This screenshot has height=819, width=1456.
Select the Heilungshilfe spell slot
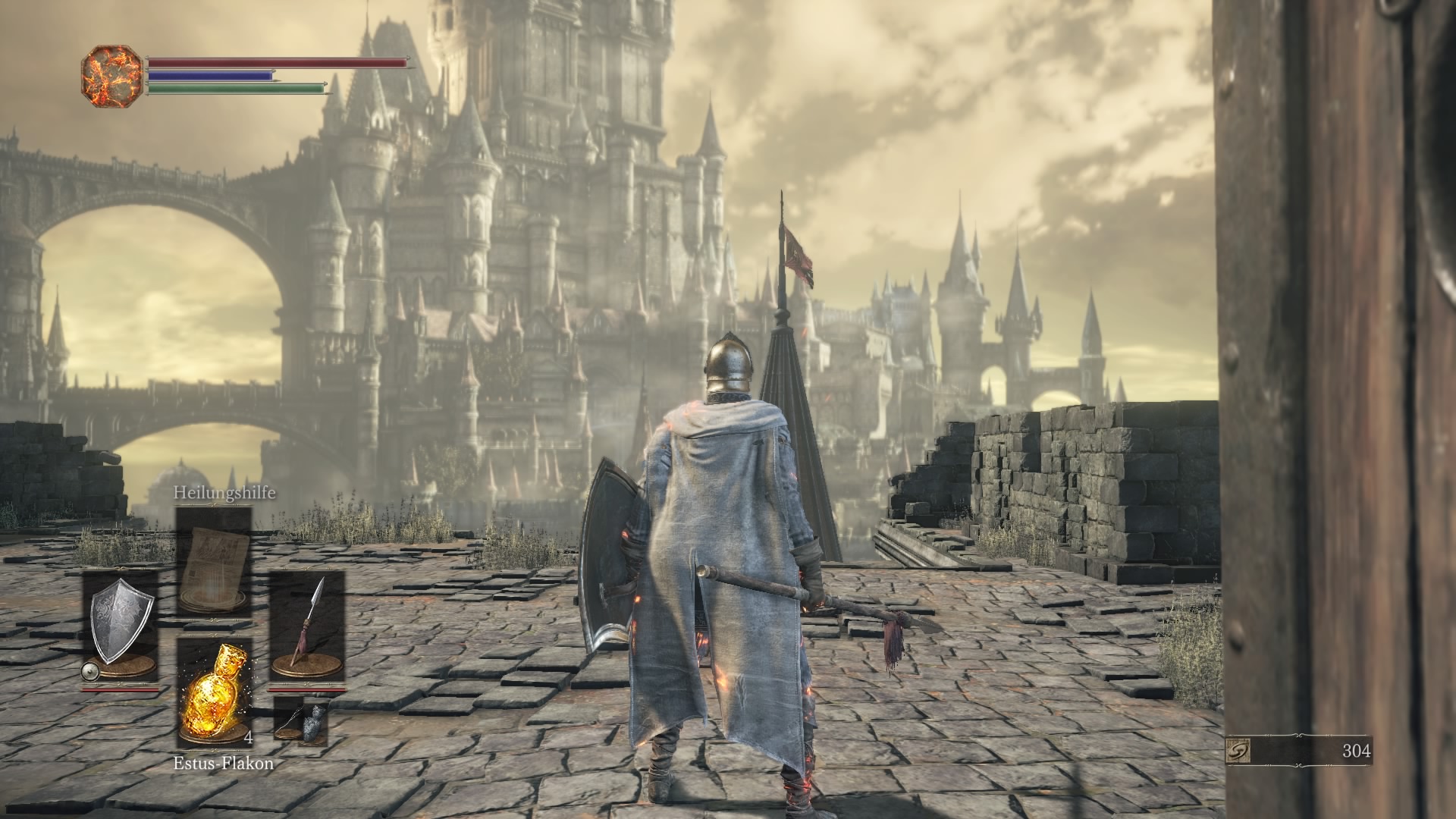tap(213, 559)
